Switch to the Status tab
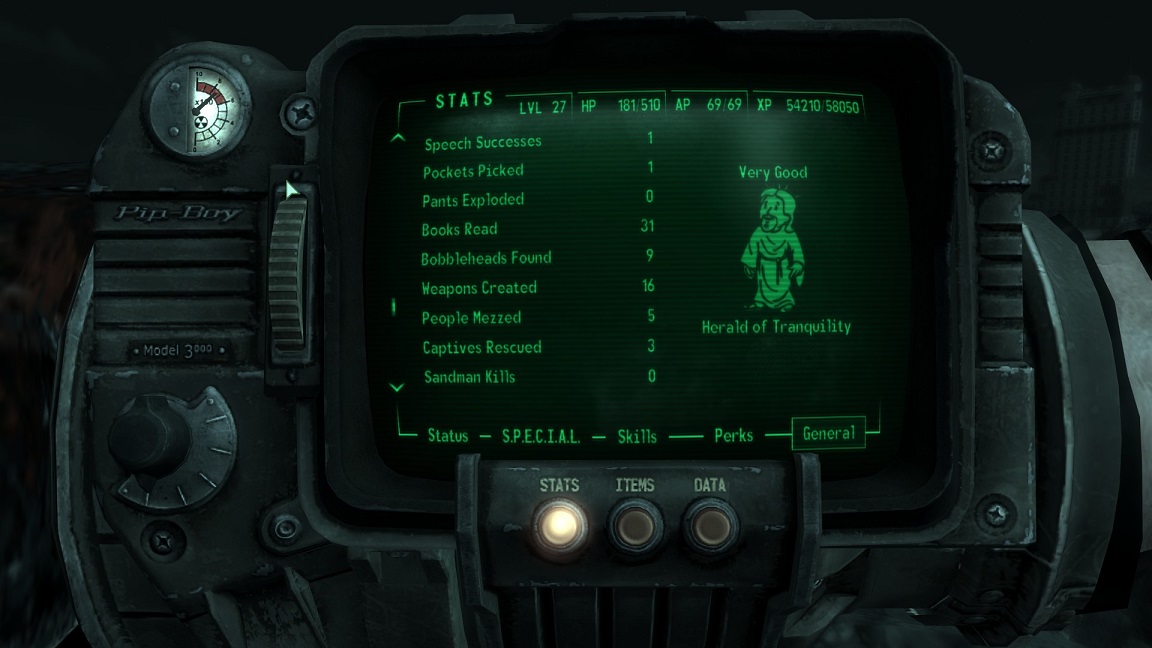This screenshot has width=1152, height=648. 447,436
